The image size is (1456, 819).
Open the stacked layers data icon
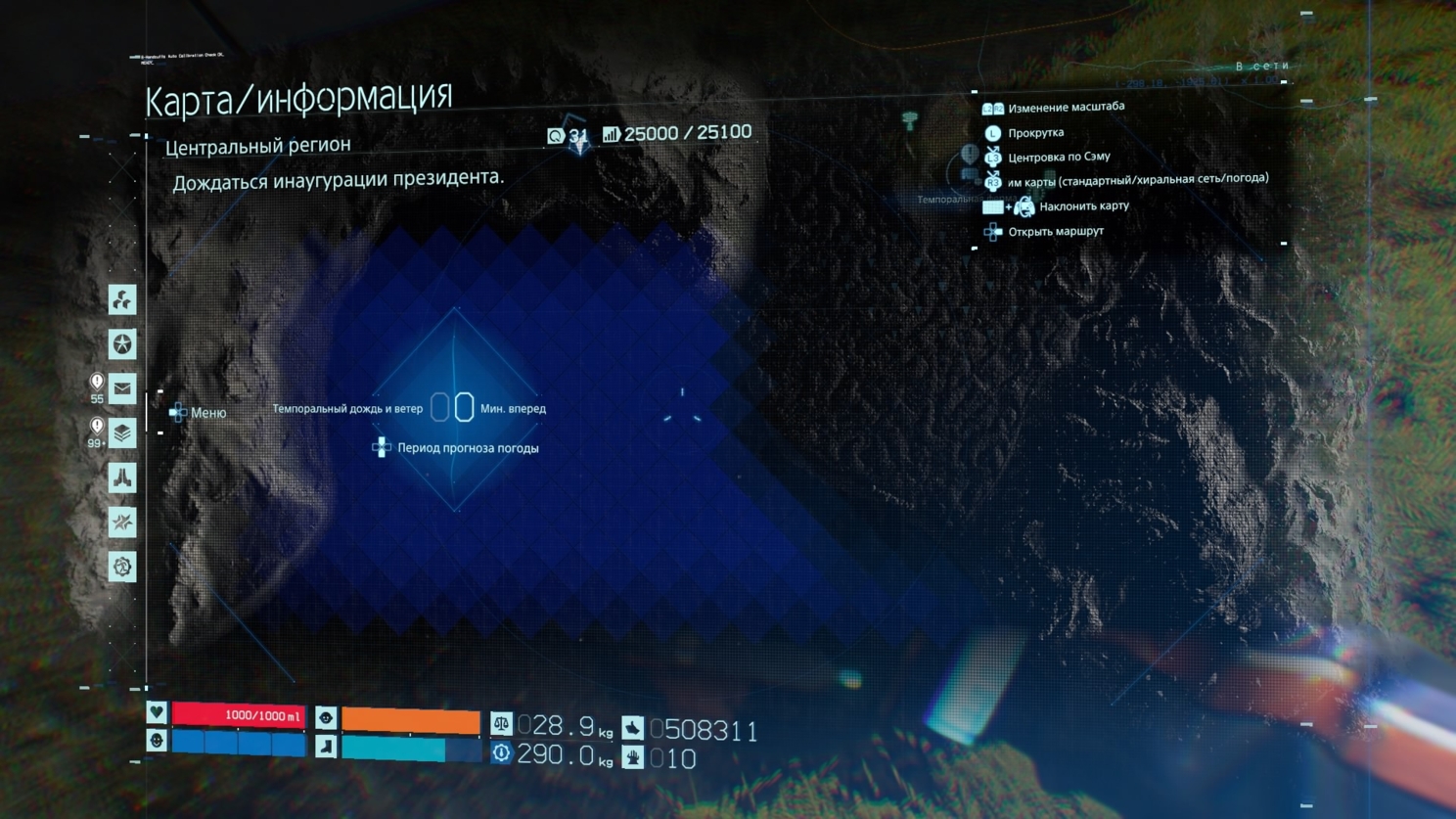(122, 432)
